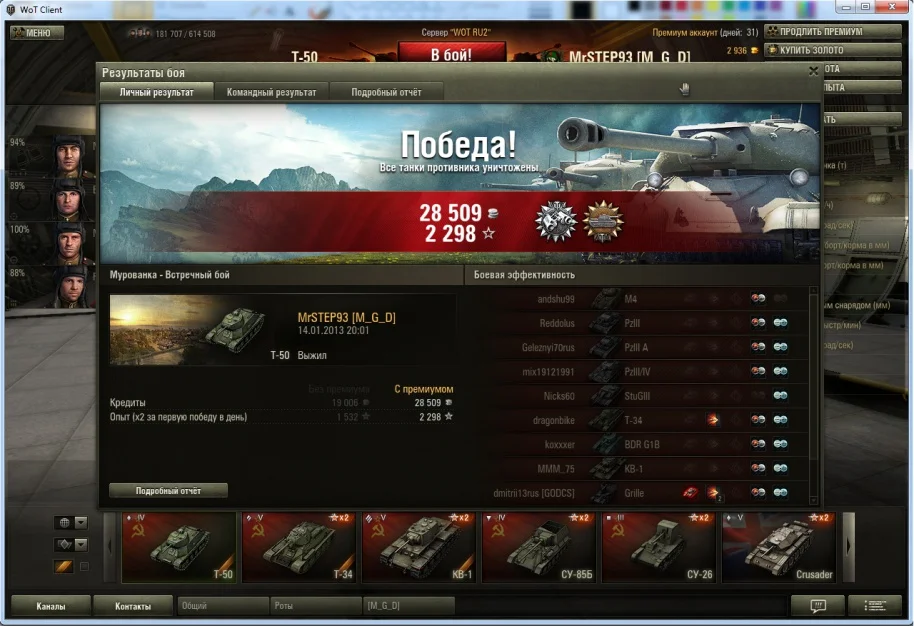Open the Каналы chat channels
The height and width of the screenshot is (626, 914).
point(51,606)
